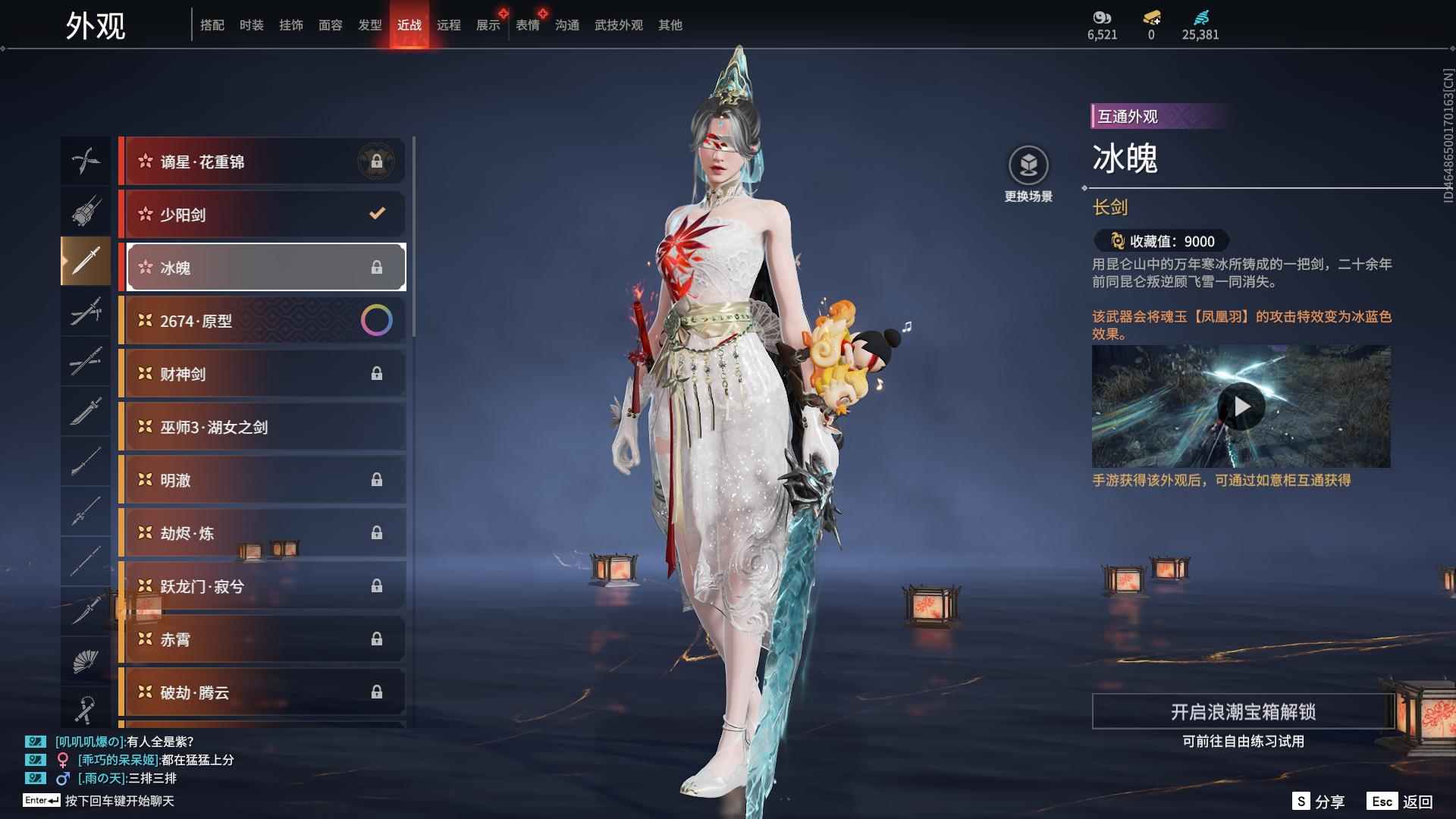
Task: Open the 武技外观 tab
Action: (618, 25)
